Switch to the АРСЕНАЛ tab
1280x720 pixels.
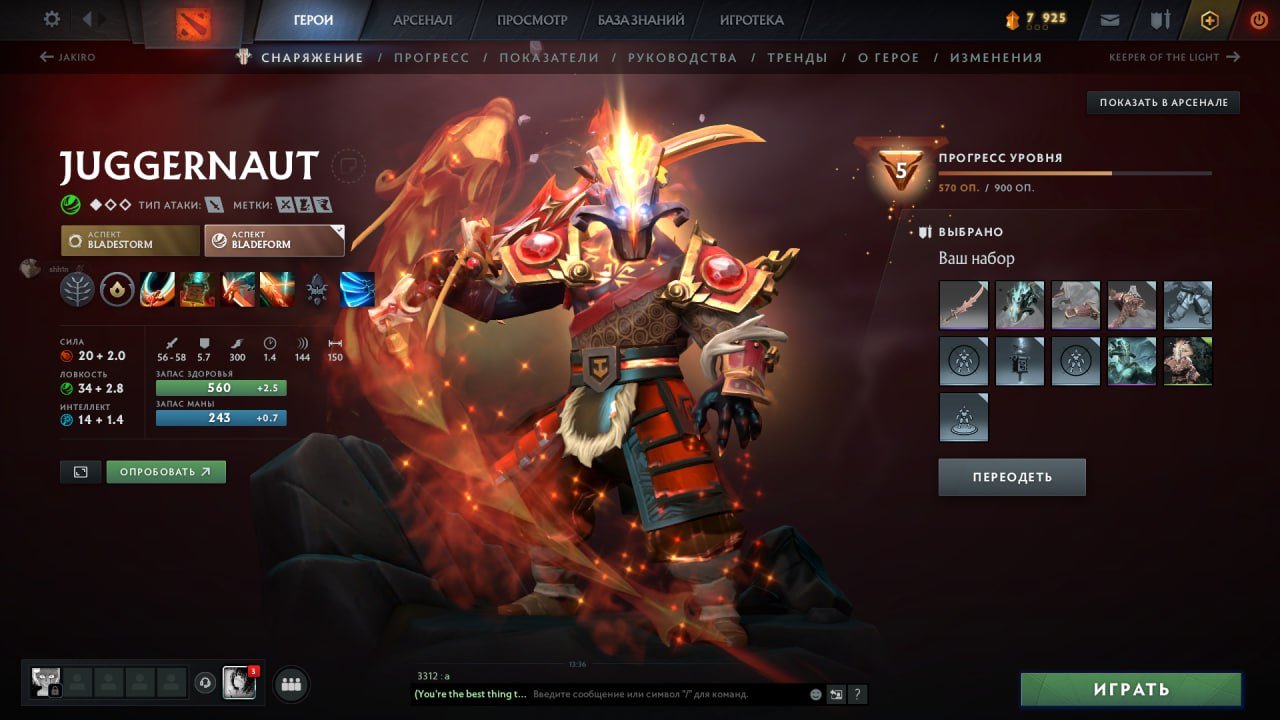(421, 18)
